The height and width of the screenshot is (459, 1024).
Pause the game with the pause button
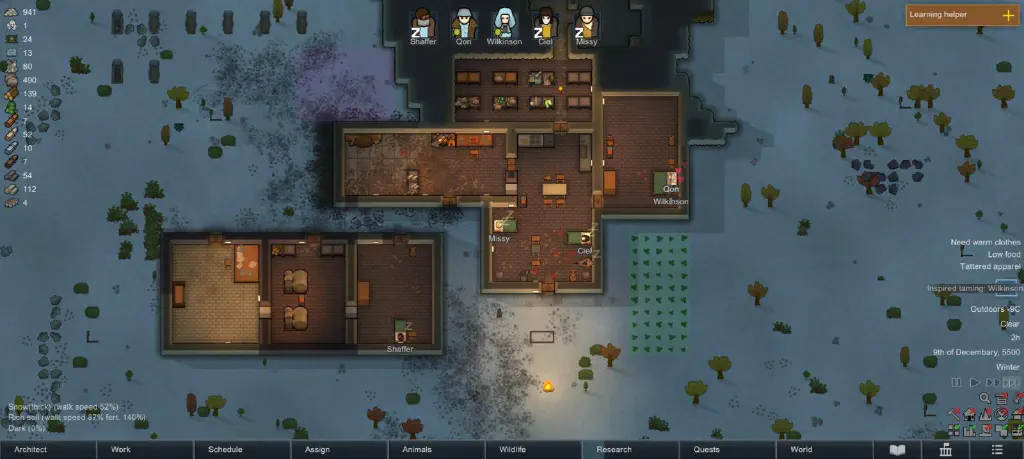(x=956, y=382)
